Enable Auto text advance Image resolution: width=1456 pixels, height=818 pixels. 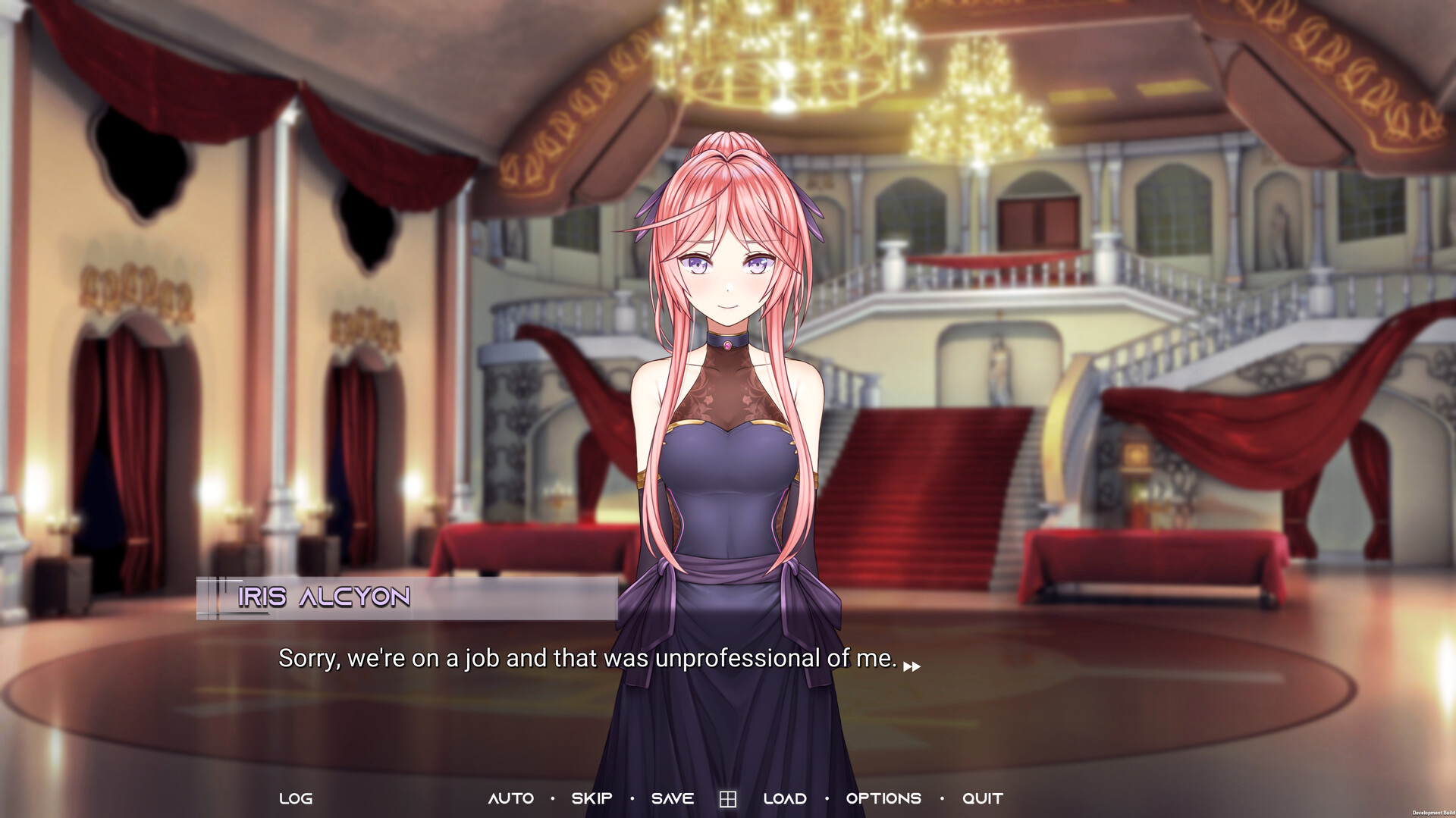pyautogui.click(x=510, y=798)
